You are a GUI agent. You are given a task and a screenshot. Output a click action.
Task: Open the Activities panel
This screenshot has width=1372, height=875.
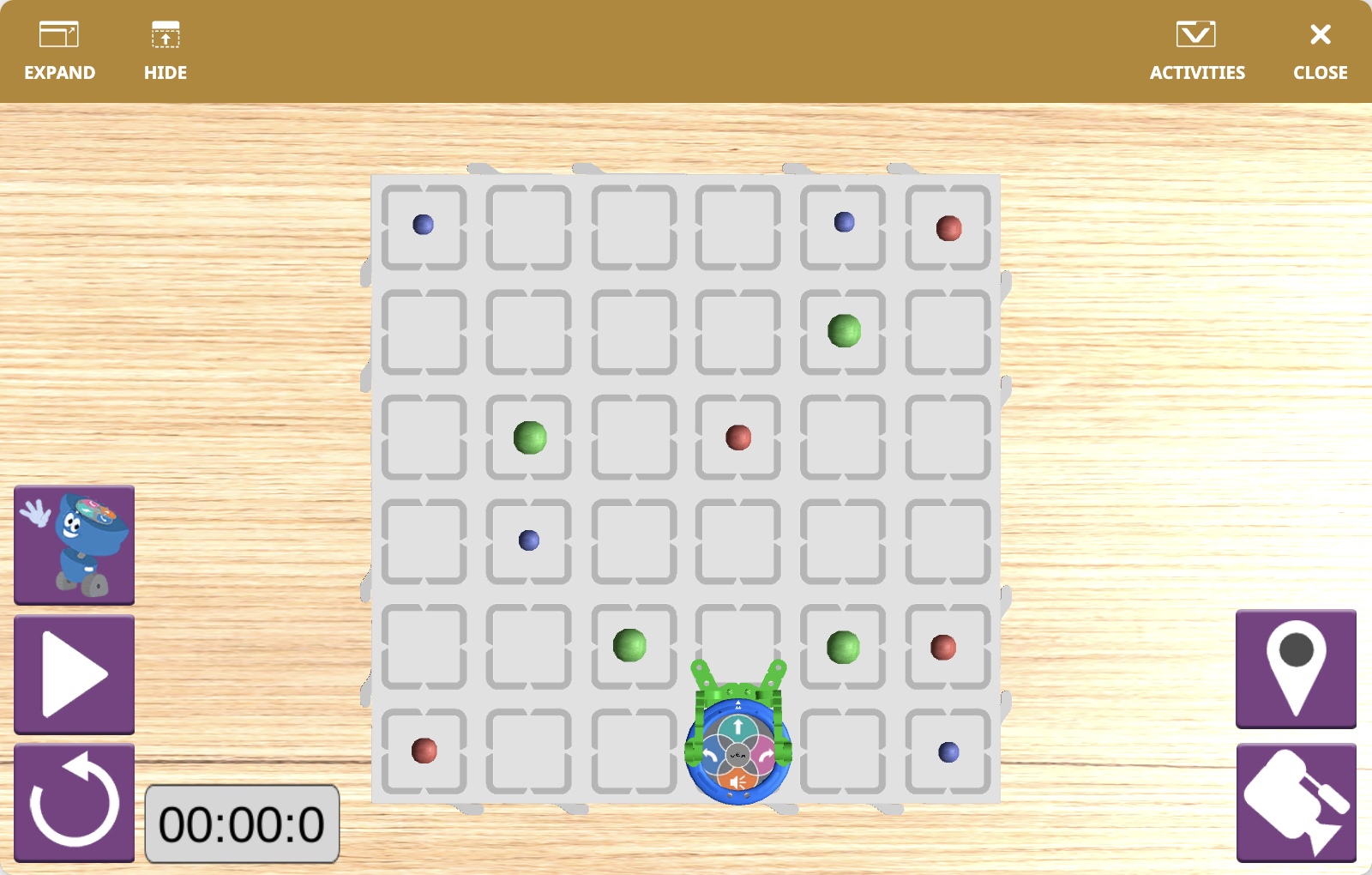(1197, 47)
